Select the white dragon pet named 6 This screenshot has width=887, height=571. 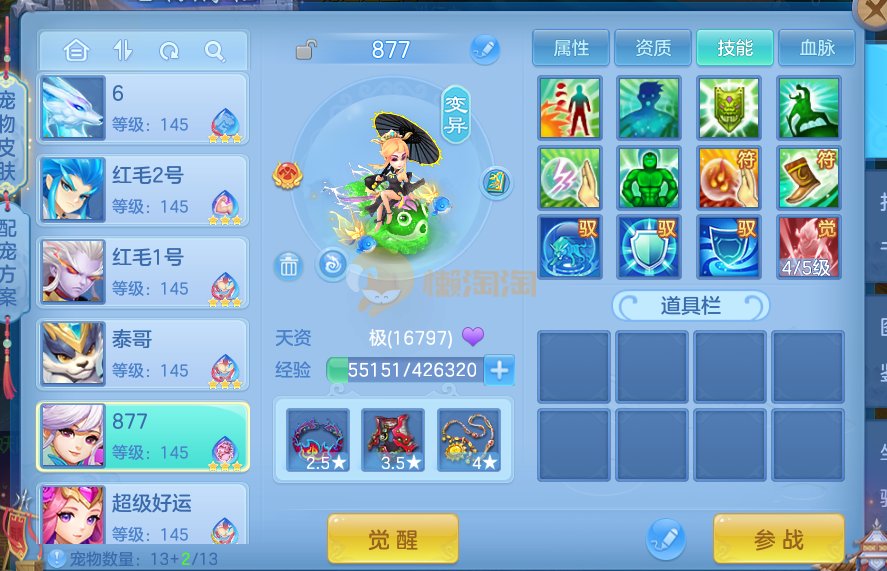(x=143, y=108)
